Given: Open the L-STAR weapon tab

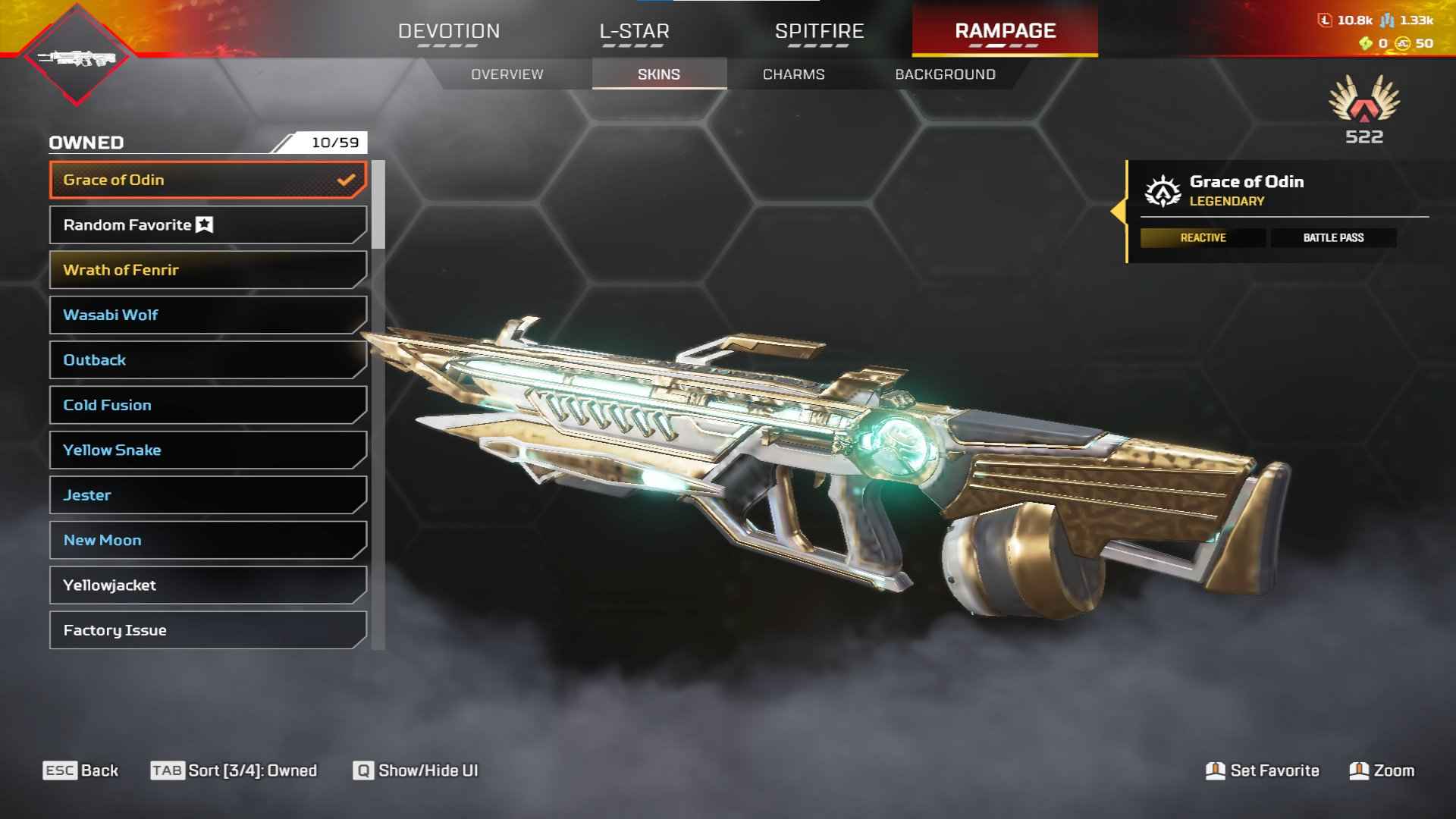Looking at the screenshot, I should click(x=634, y=32).
